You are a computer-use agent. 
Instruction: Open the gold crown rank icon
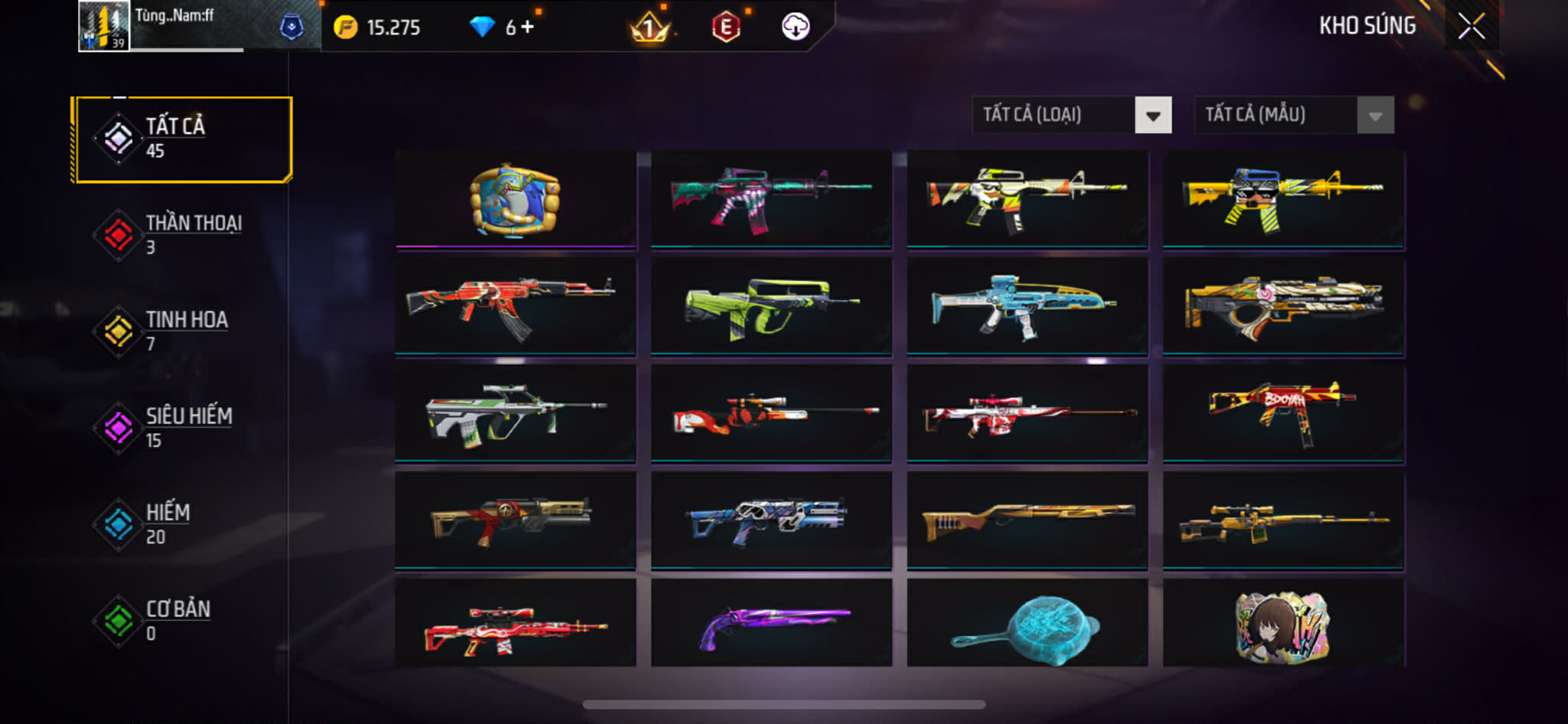649,28
